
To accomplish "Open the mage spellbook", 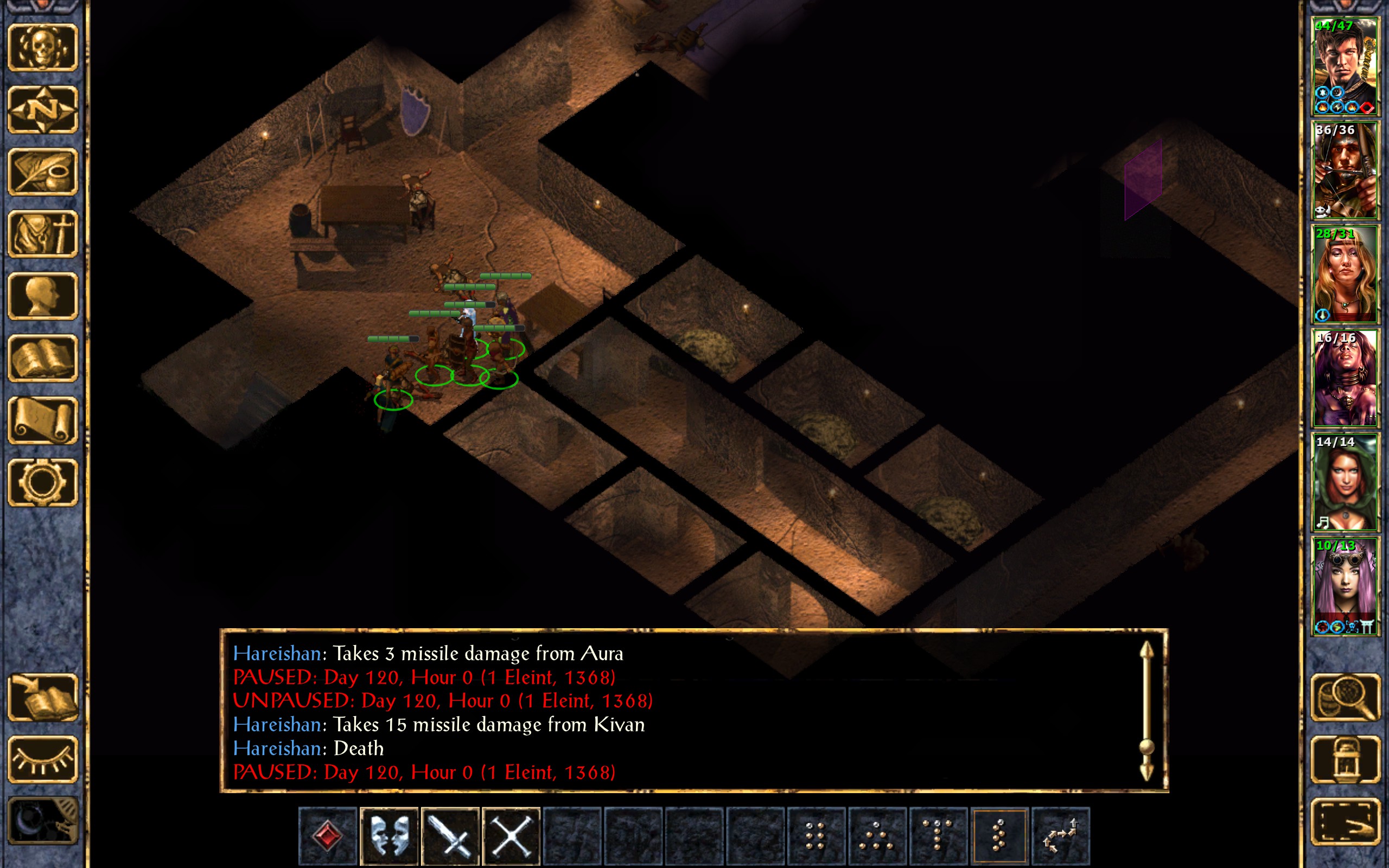I will (43, 358).
